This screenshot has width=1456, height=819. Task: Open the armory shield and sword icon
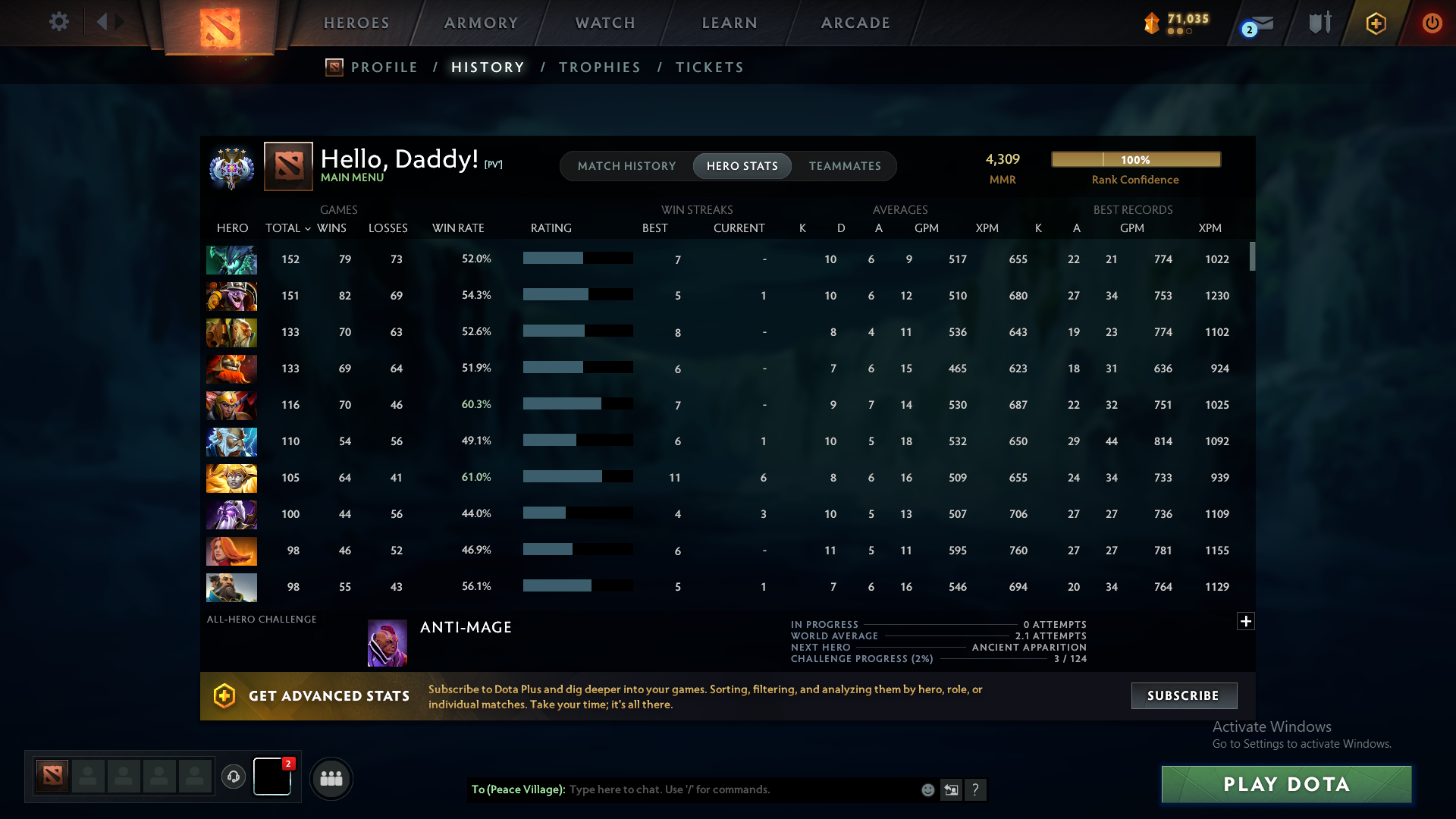point(1319,23)
